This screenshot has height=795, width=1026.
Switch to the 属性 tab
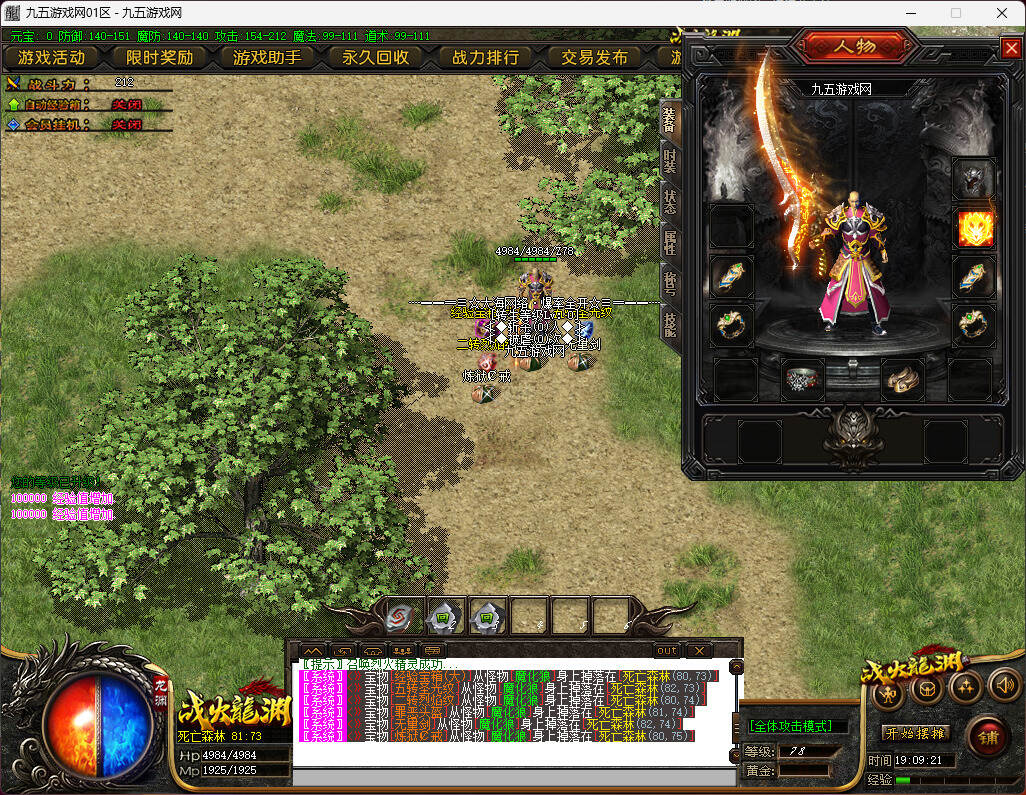(670, 243)
